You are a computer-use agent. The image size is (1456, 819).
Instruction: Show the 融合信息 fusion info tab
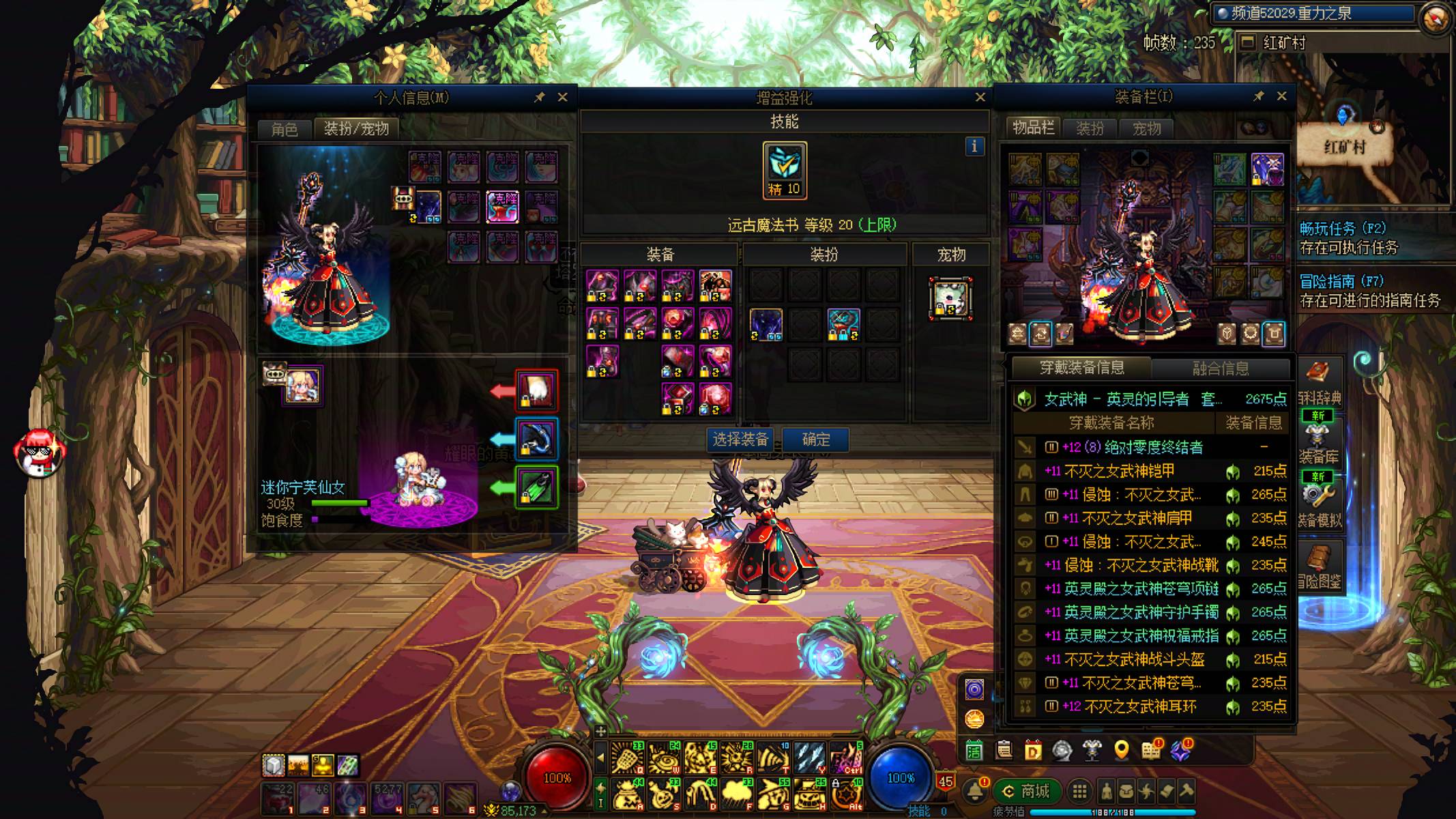[x=1220, y=369]
